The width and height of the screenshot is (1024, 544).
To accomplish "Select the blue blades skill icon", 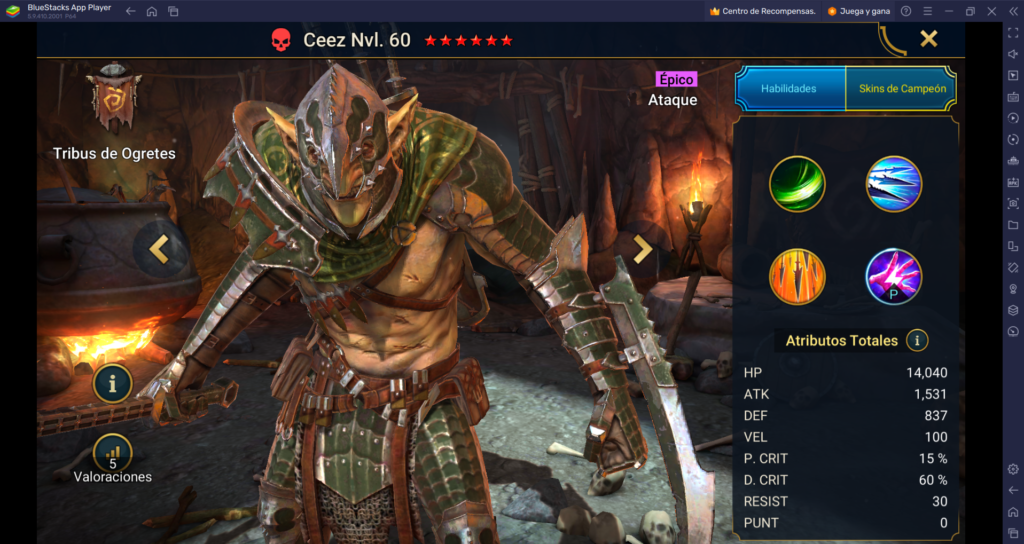I will pos(893,184).
